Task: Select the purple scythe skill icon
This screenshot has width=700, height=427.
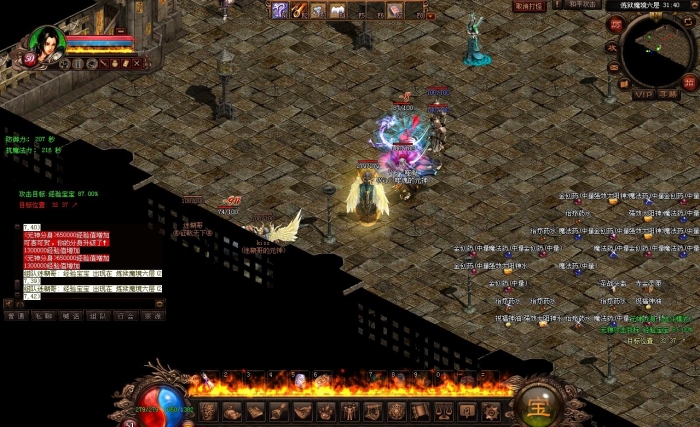Action: coord(280,10)
